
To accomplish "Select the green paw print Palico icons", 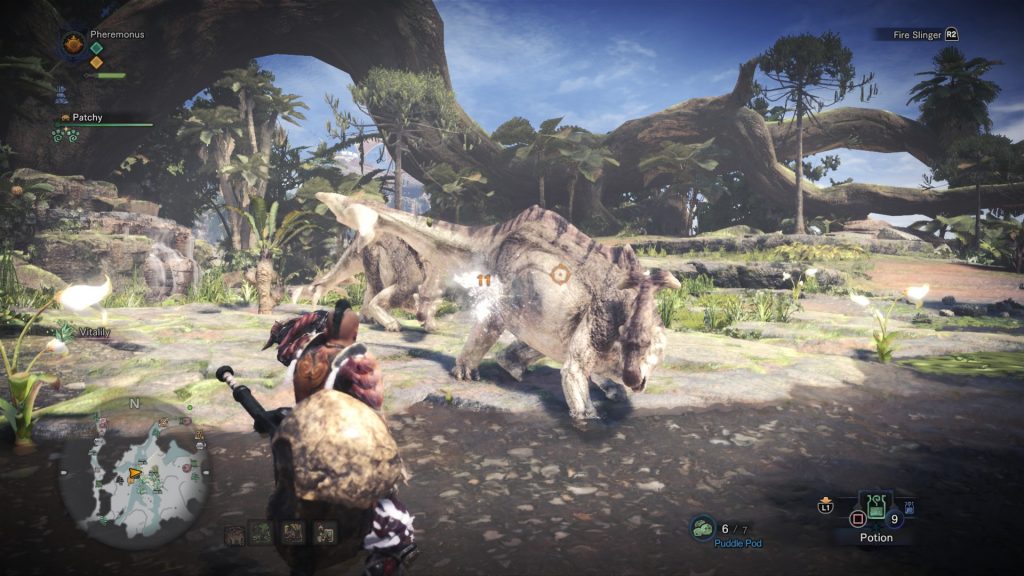I will click(x=65, y=135).
